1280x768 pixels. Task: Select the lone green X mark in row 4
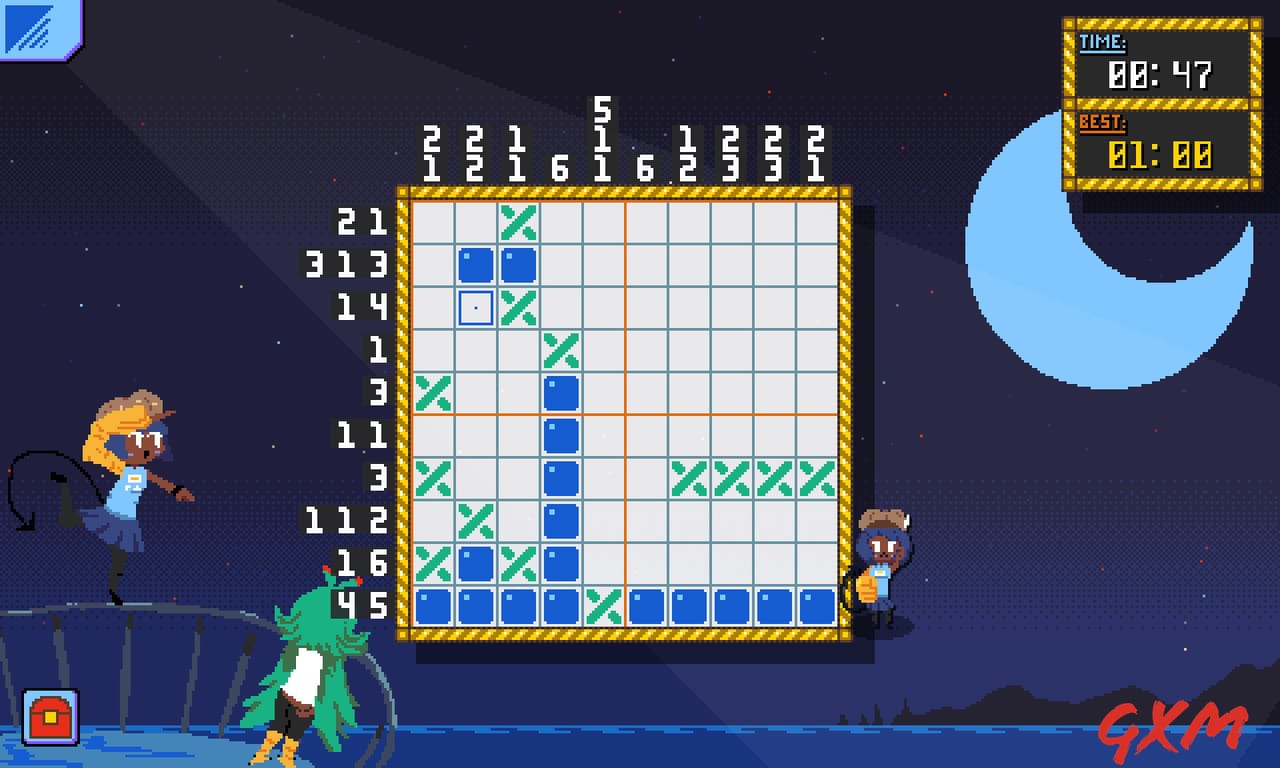point(561,351)
